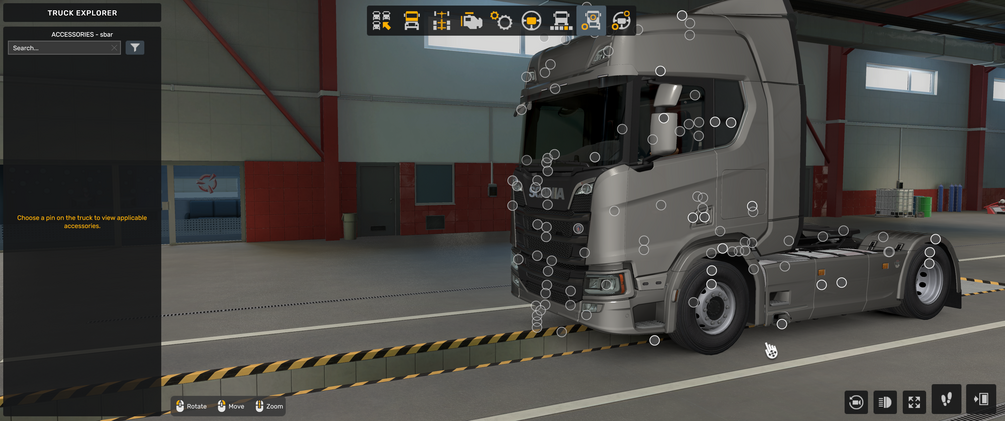1005x421 pixels.
Task: Select the chassis axle layout tab
Action: tap(441, 21)
